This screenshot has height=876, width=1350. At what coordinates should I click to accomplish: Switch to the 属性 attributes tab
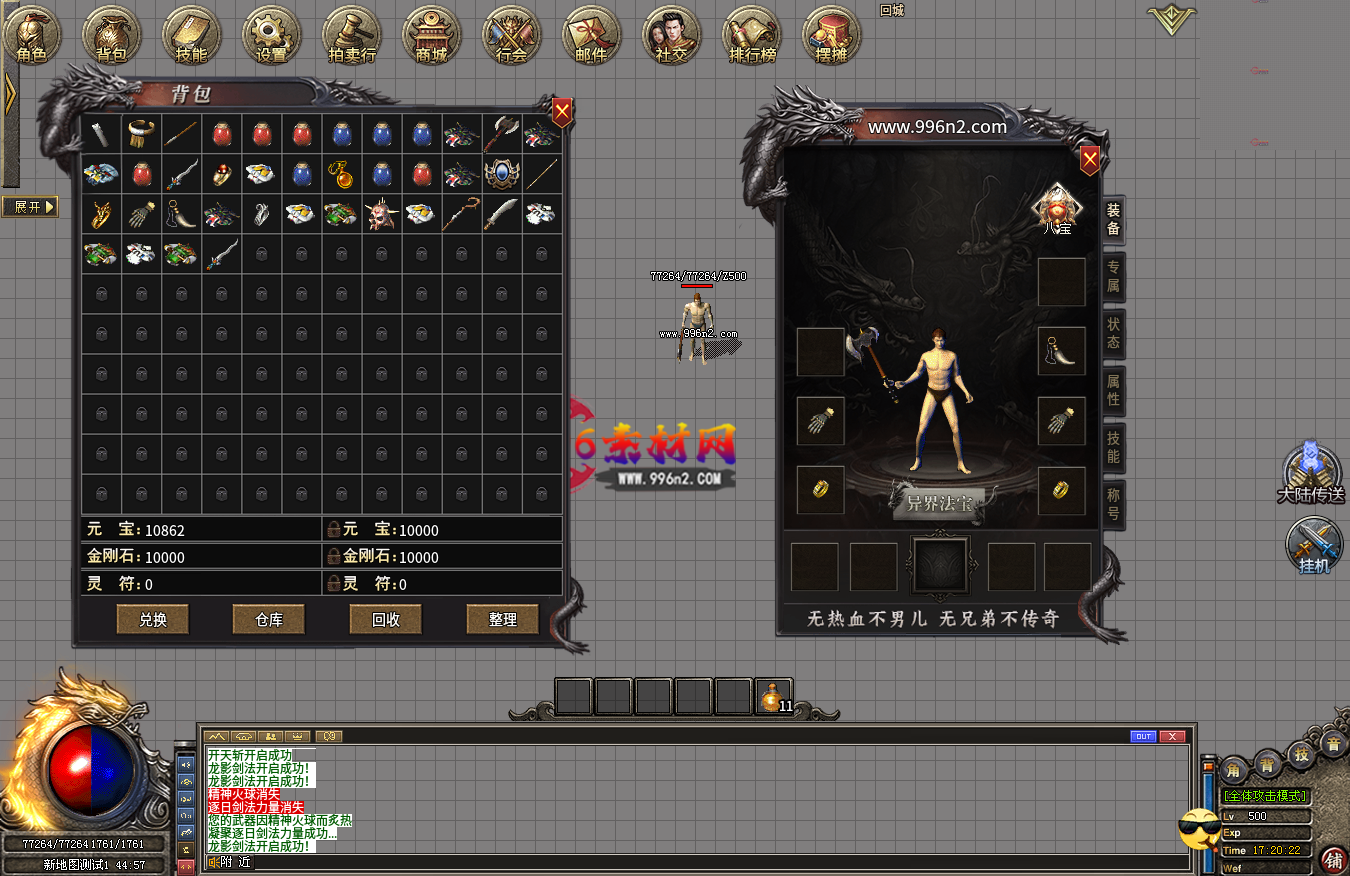click(1113, 390)
